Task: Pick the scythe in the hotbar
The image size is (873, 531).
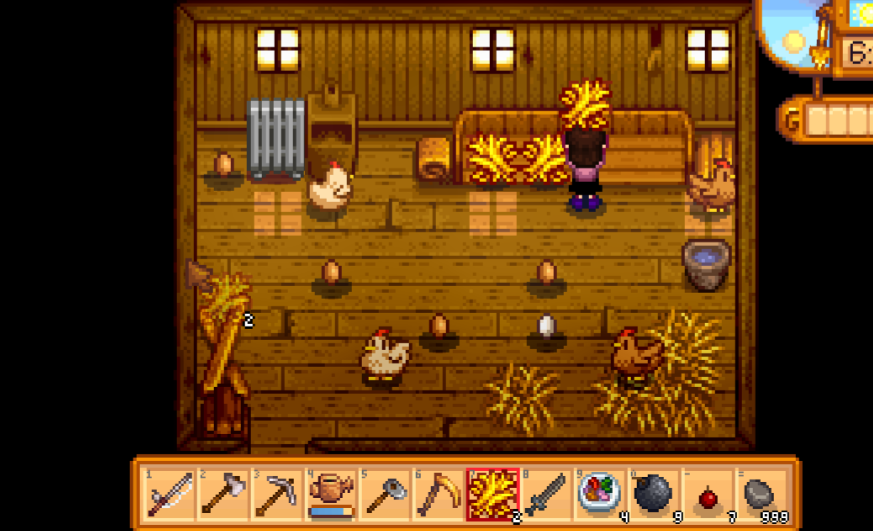Action: 437,494
